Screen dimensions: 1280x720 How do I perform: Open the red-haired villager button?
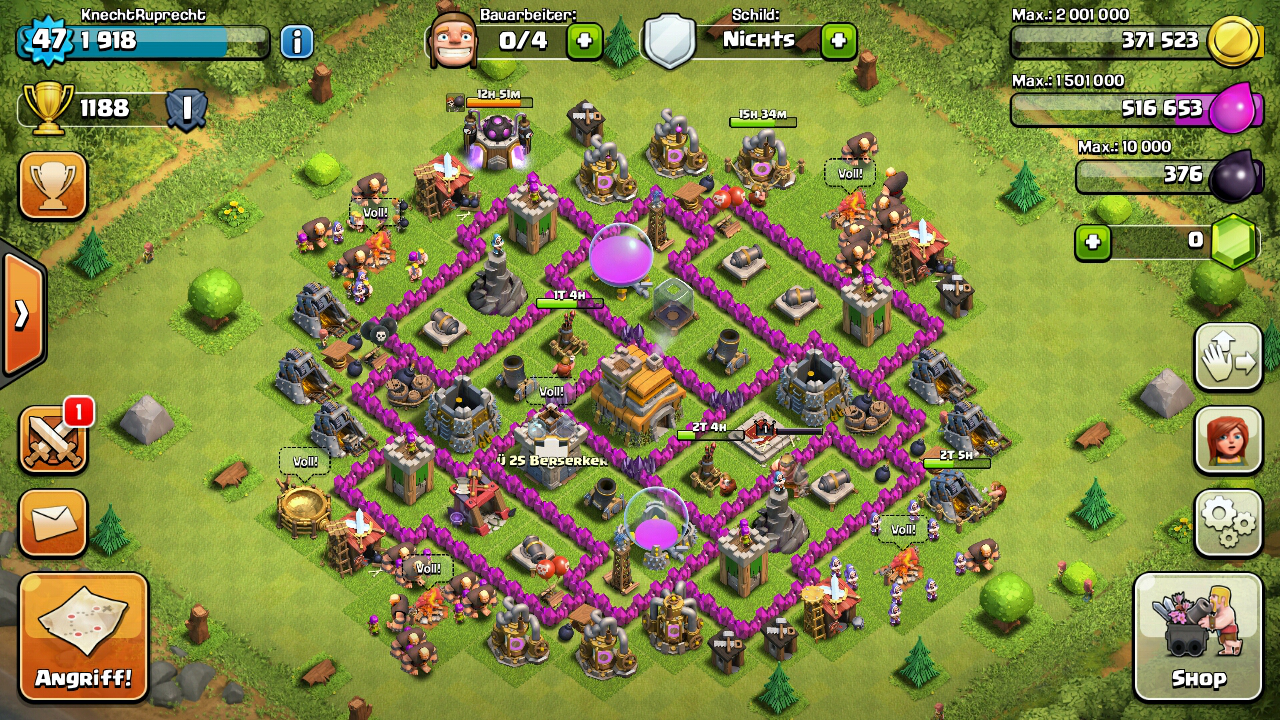tap(1228, 440)
